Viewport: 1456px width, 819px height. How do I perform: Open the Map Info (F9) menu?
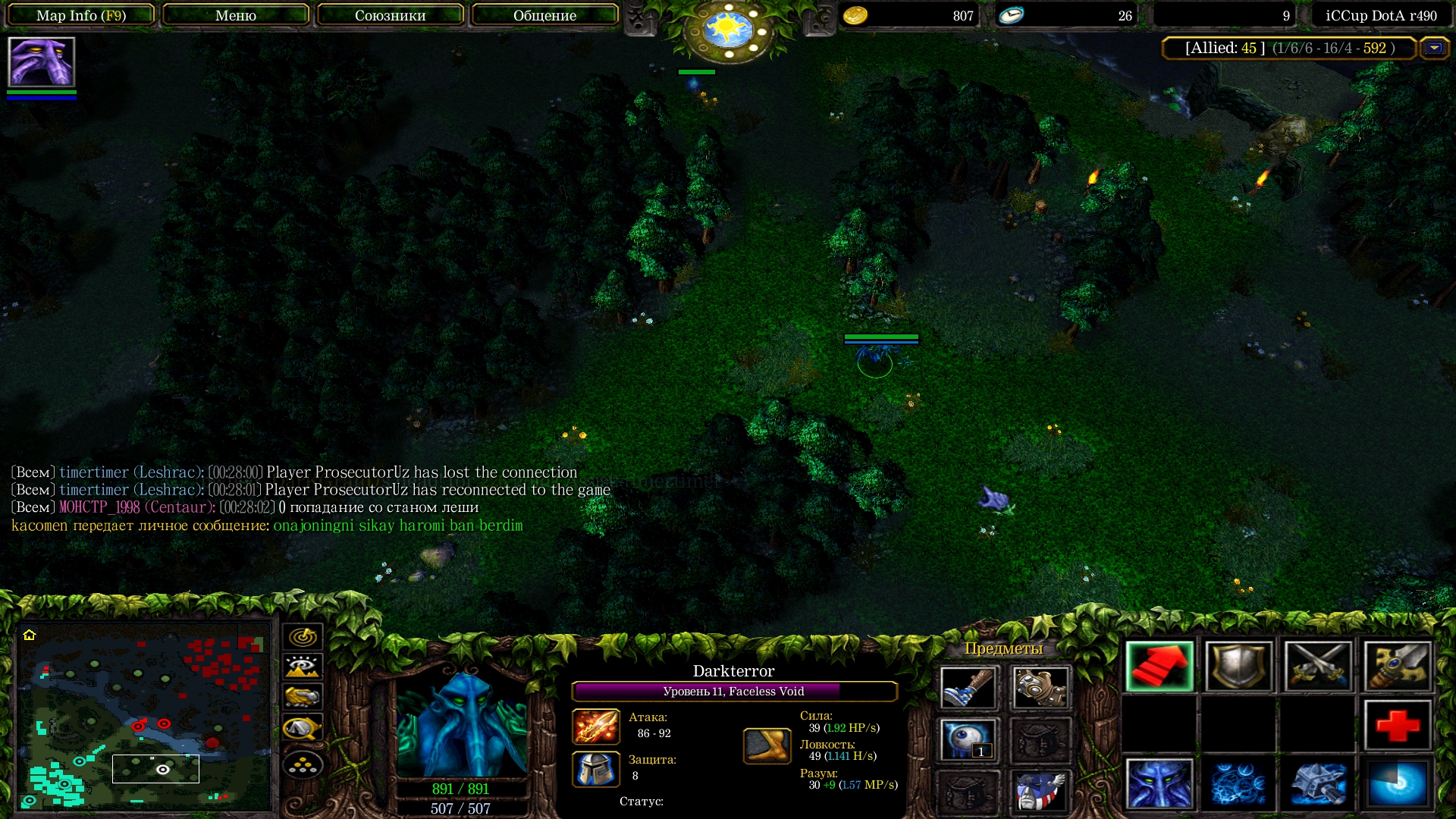pyautogui.click(x=81, y=15)
